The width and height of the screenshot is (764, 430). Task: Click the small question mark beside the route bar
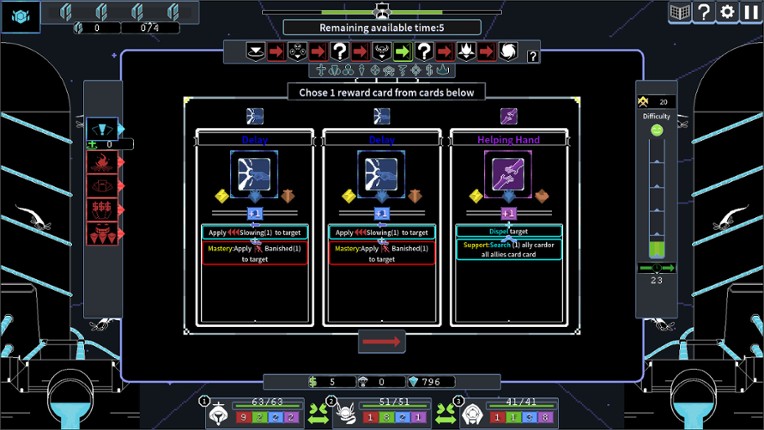(533, 57)
